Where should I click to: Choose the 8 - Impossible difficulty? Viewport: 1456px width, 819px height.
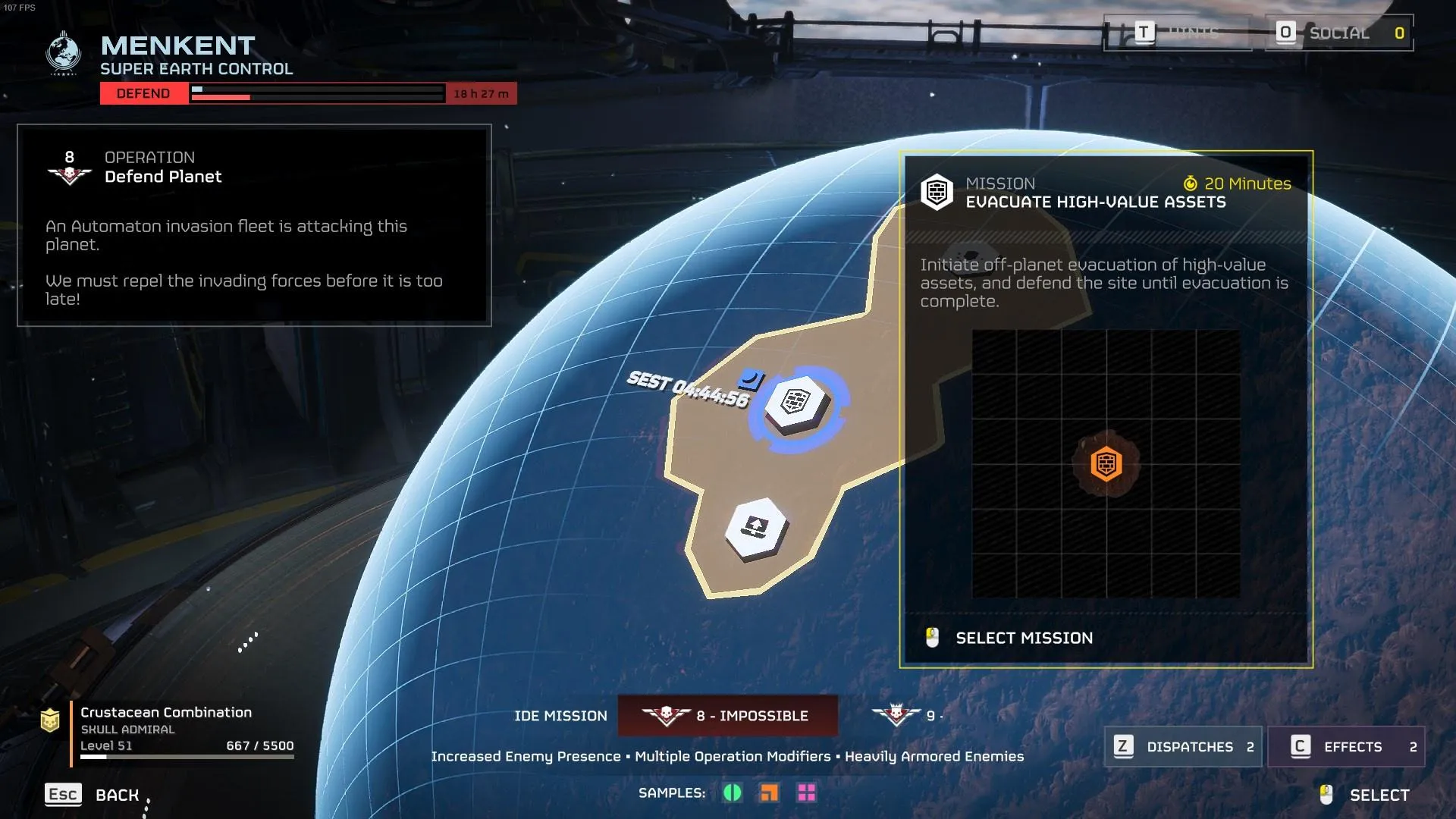[x=728, y=716]
